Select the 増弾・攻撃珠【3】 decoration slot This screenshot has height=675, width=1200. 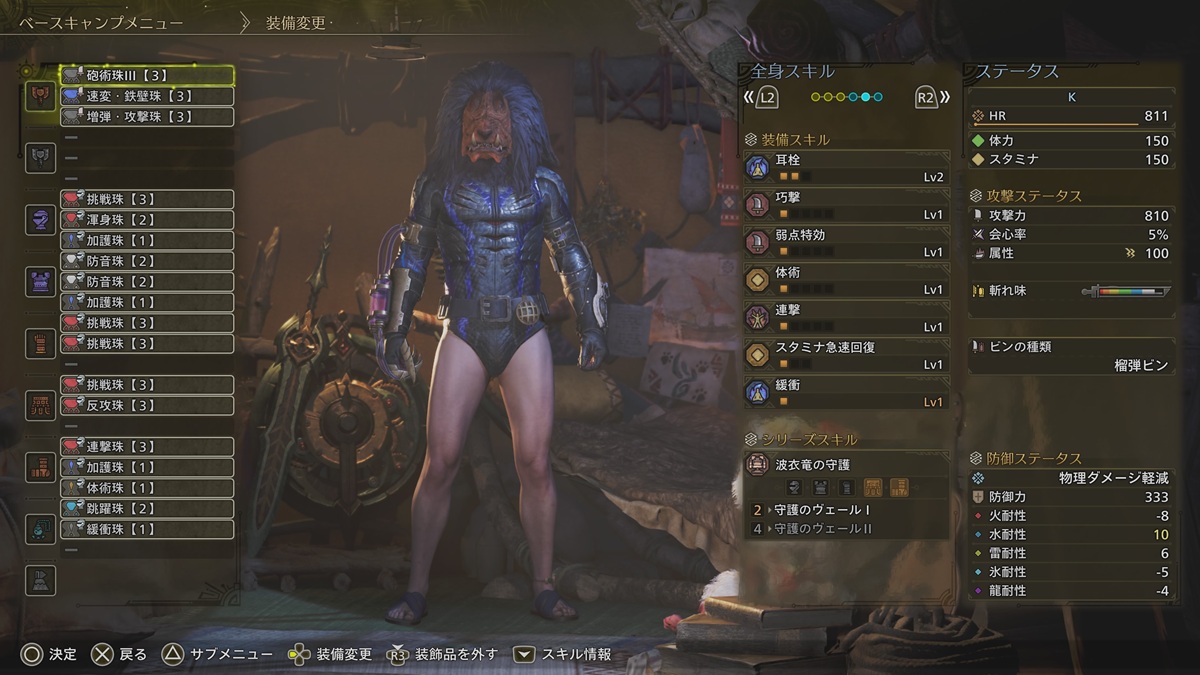pos(147,117)
